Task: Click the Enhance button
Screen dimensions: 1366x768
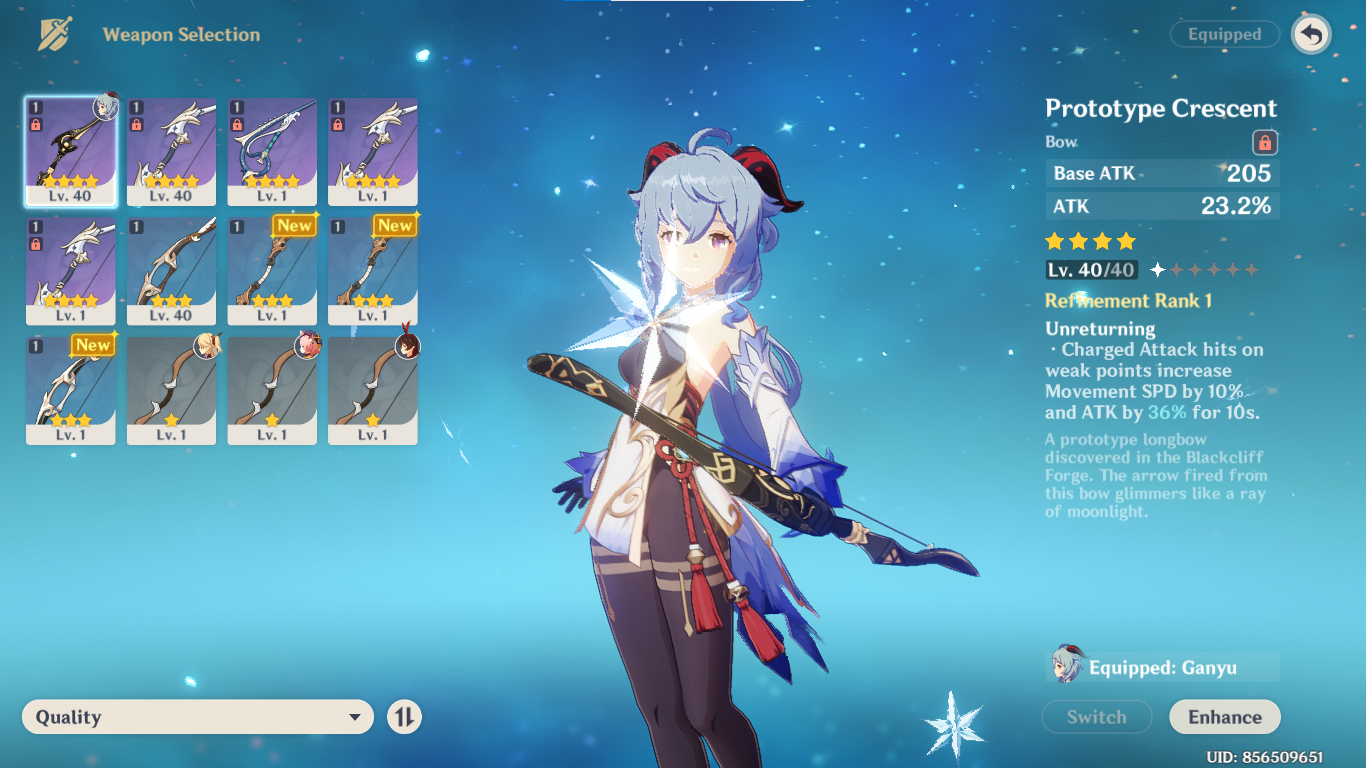Action: 1224,717
